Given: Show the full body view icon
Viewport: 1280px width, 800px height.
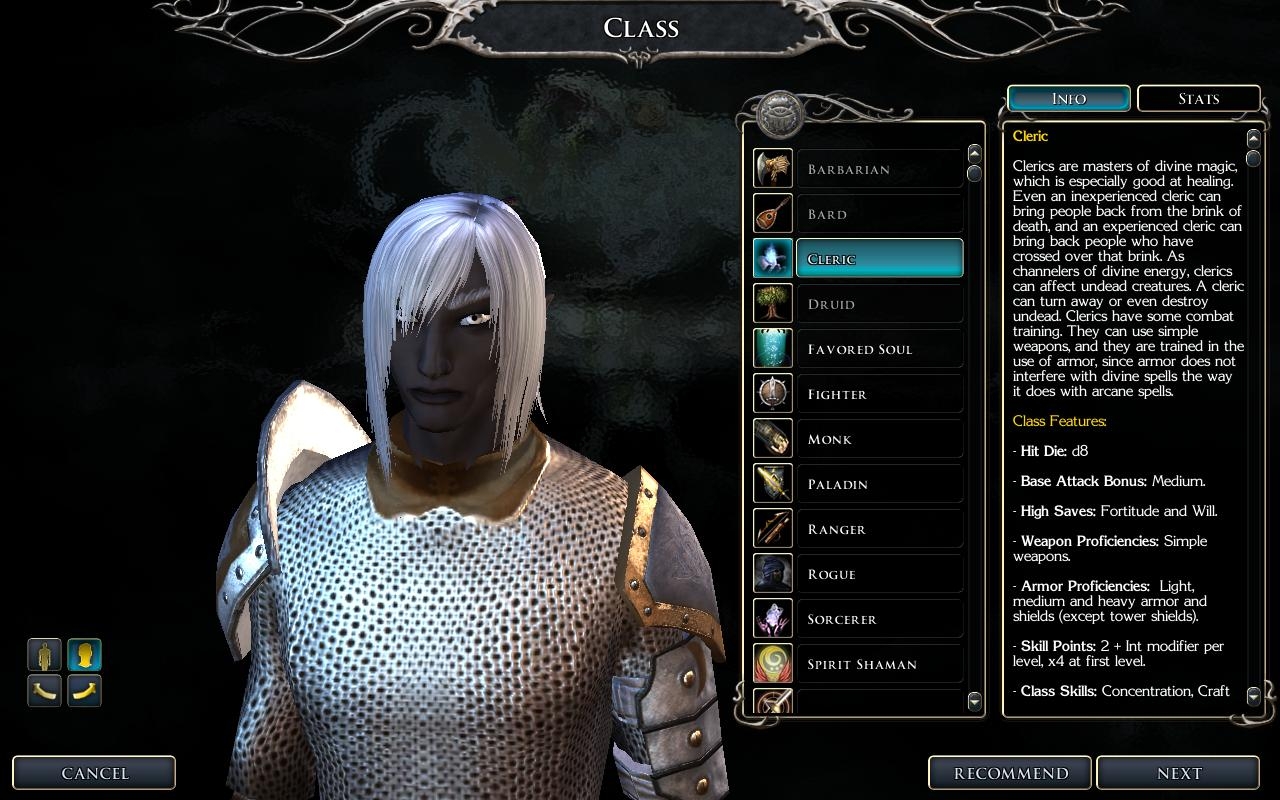Looking at the screenshot, I should [x=44, y=655].
